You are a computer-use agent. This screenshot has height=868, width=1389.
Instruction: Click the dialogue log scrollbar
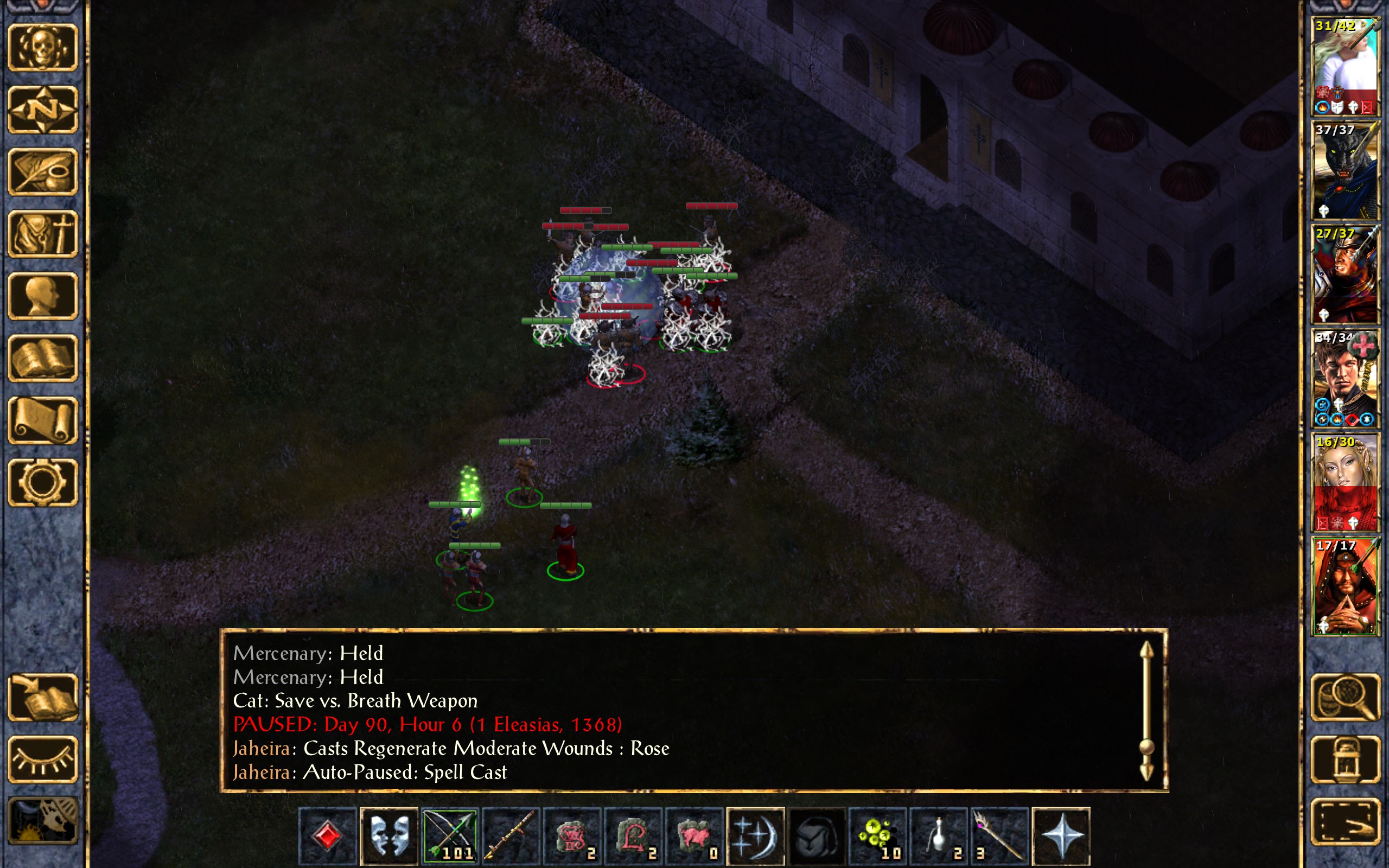(1146, 711)
